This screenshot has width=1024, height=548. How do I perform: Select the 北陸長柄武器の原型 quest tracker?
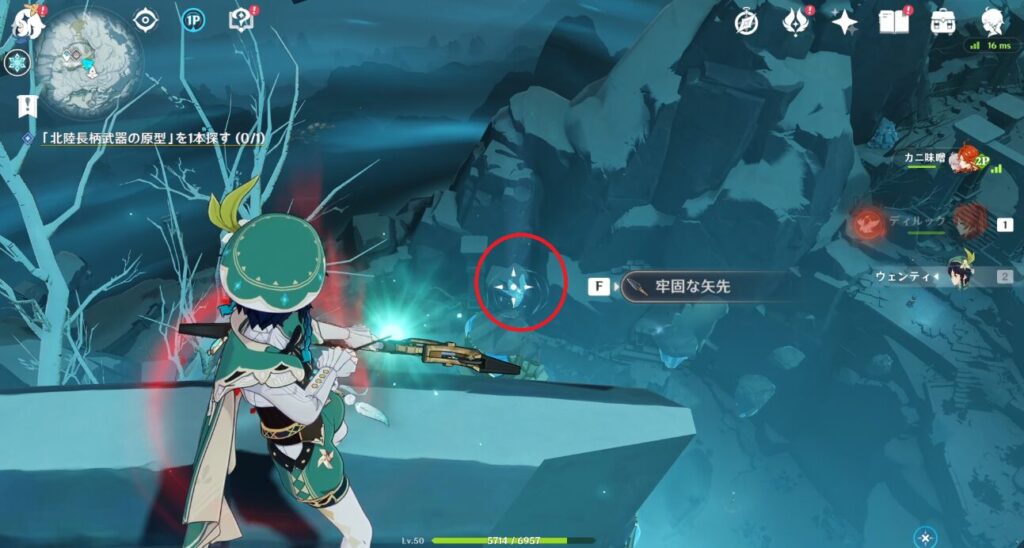click(x=150, y=138)
